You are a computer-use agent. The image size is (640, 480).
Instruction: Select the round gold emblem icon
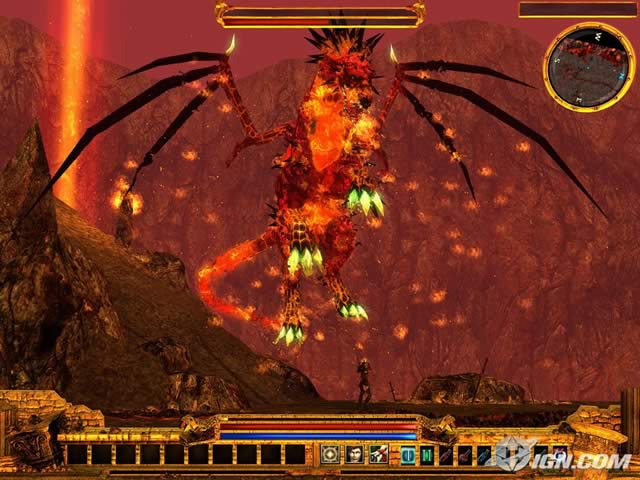pos(330,455)
